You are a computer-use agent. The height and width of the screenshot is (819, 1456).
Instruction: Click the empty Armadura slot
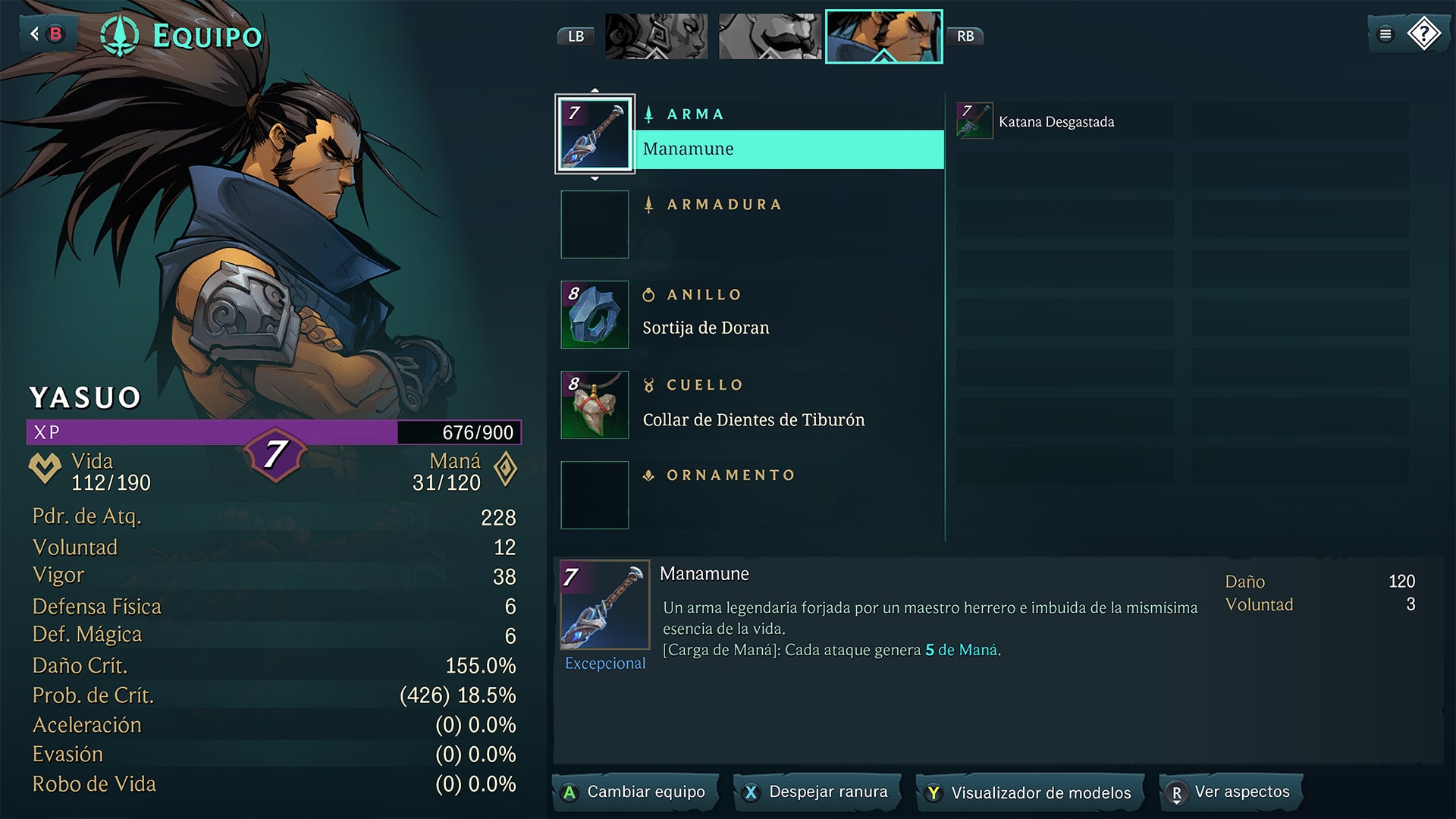pyautogui.click(x=595, y=224)
